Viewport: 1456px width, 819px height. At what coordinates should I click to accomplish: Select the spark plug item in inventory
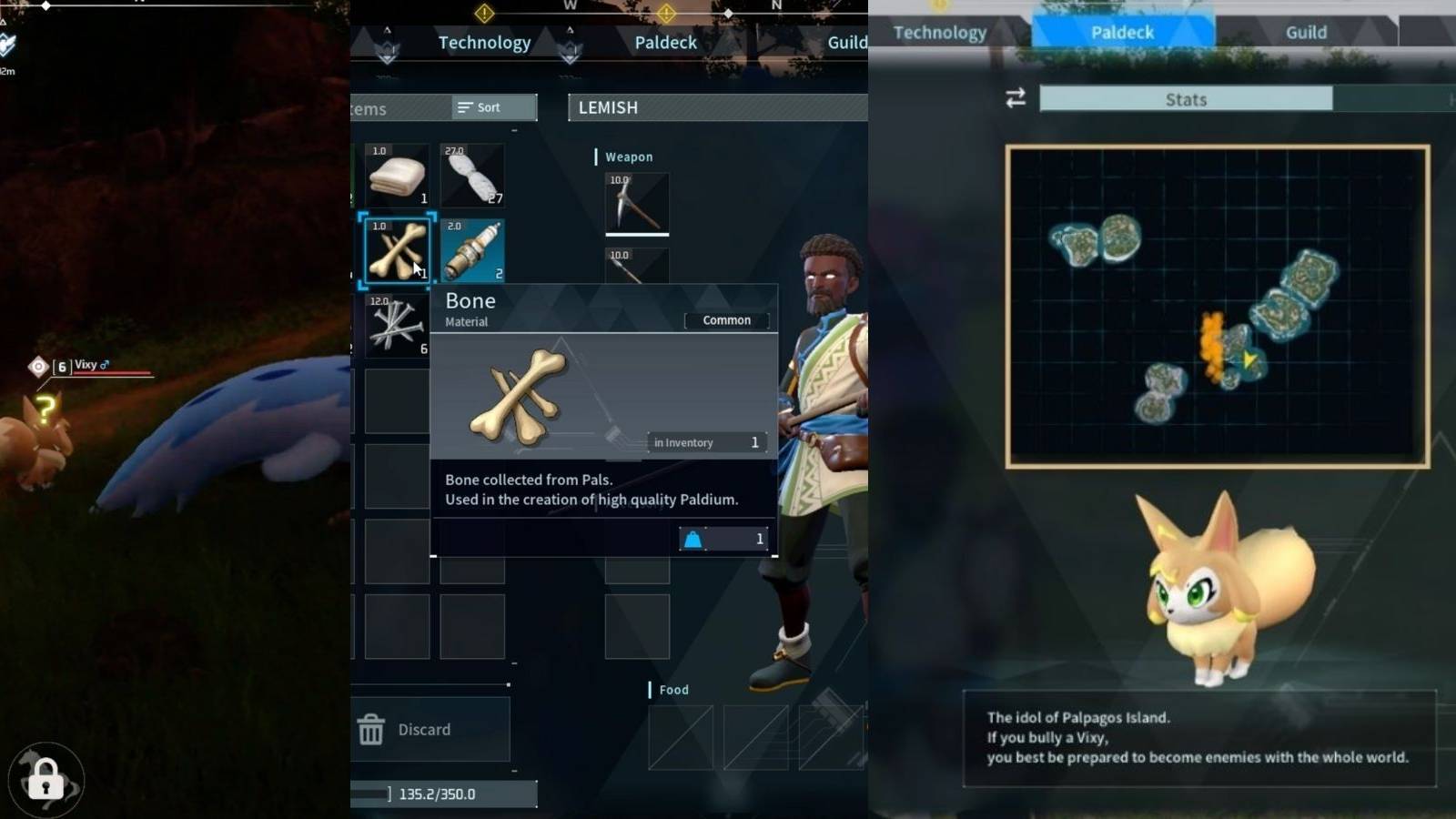coord(472,248)
